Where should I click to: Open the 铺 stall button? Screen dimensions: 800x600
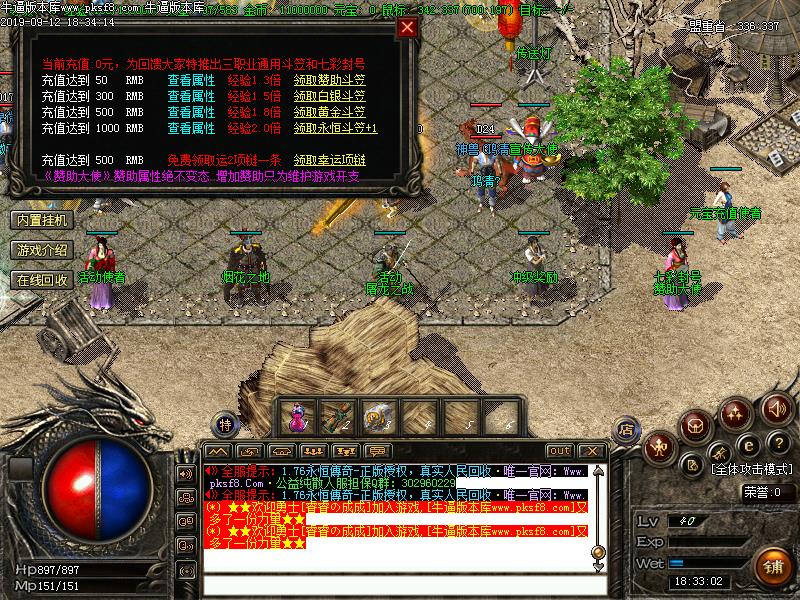772,565
